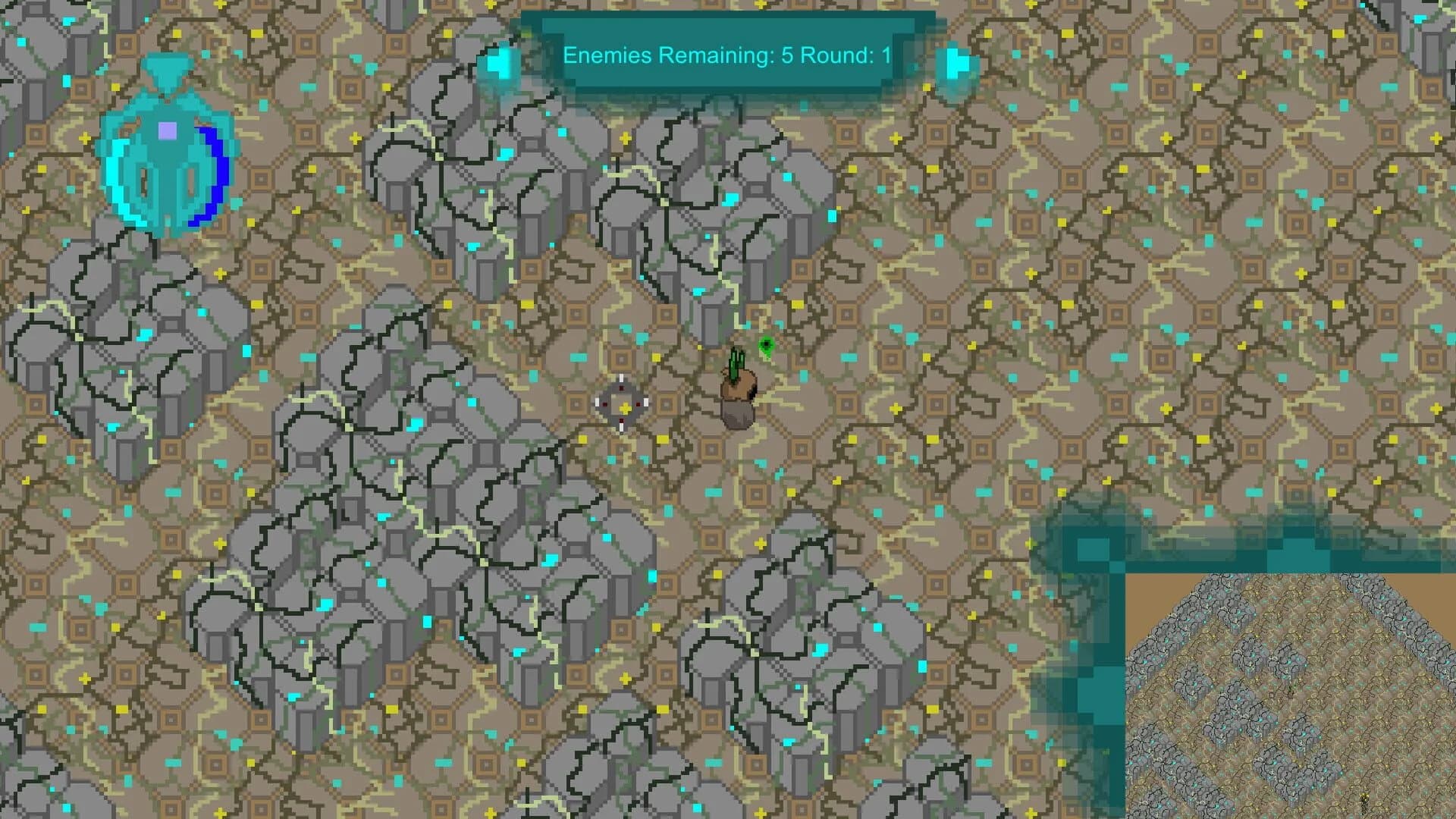The height and width of the screenshot is (819, 1456).
Task: Click the purple crystal inside the portal
Action: pyautogui.click(x=165, y=130)
